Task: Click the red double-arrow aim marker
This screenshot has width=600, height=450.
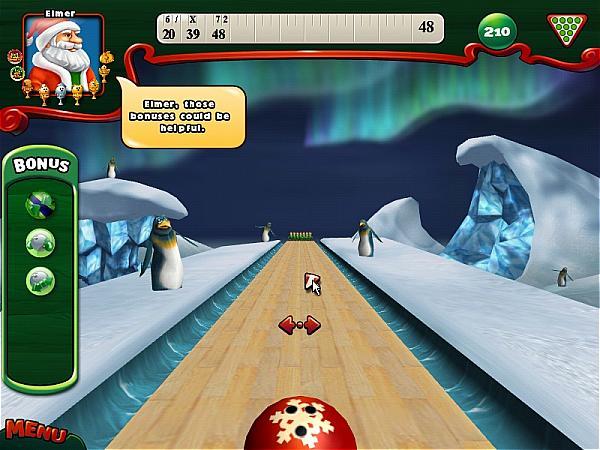Action: click(298, 324)
